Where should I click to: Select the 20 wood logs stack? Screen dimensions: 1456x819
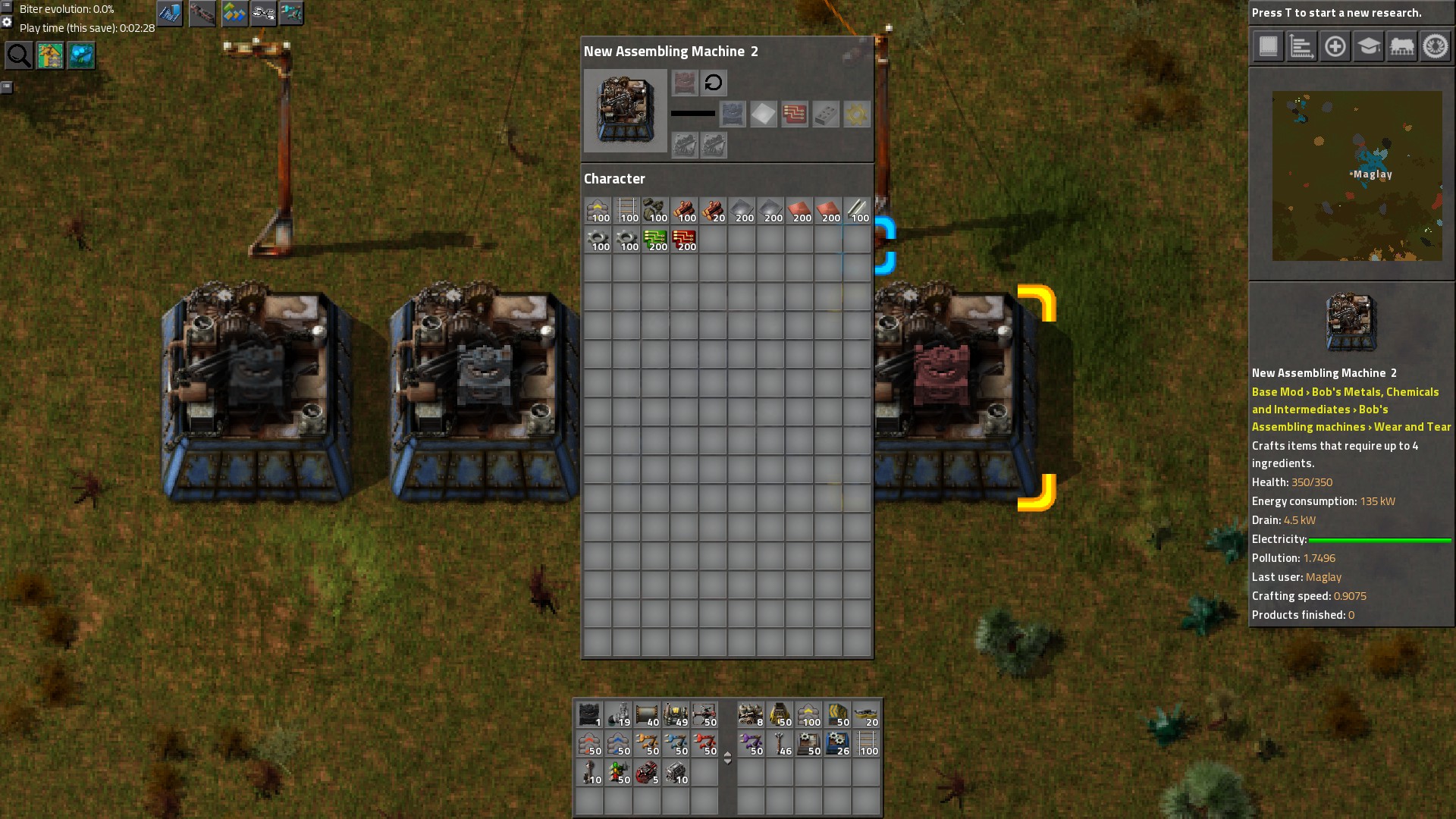tap(713, 210)
